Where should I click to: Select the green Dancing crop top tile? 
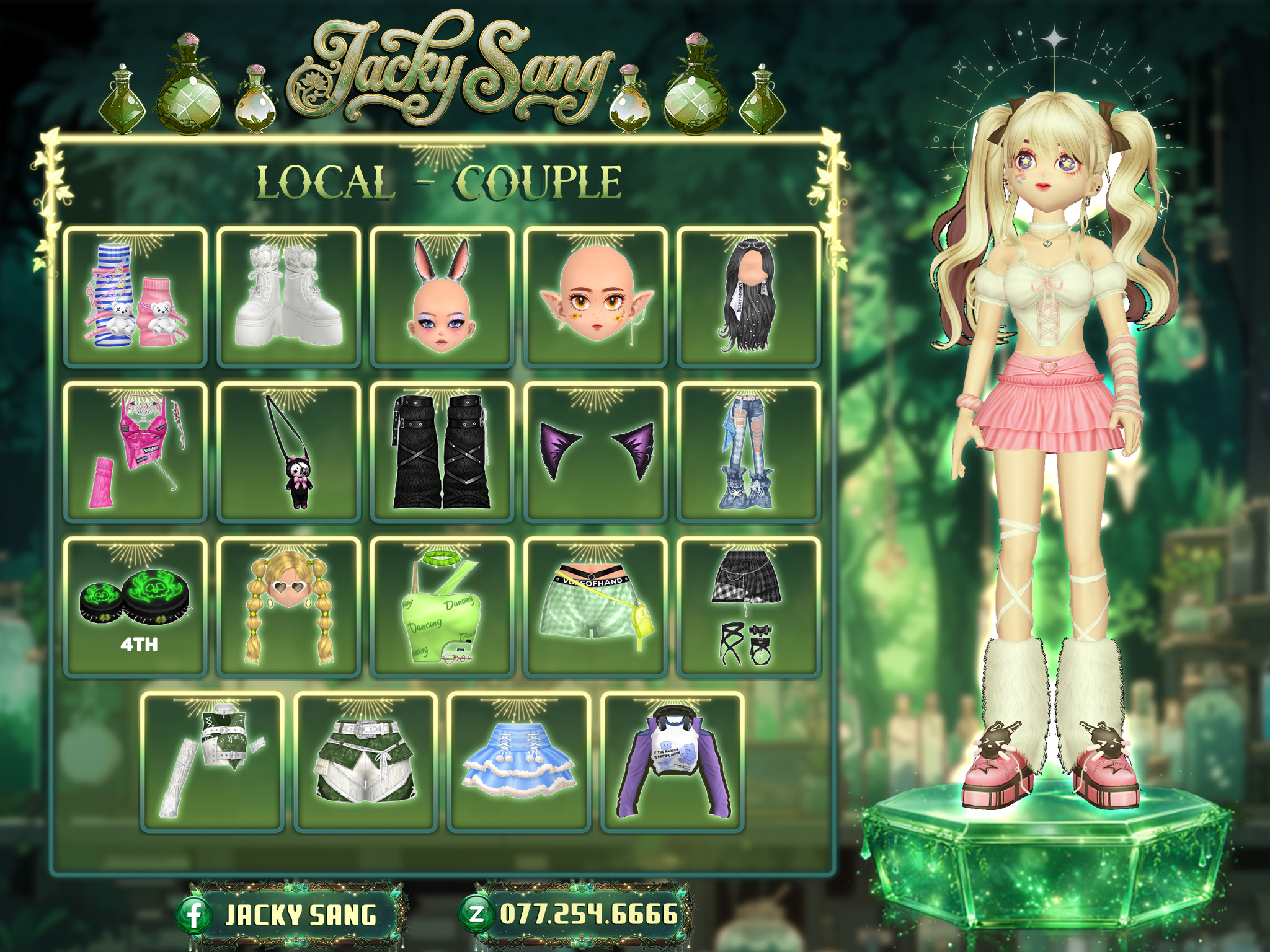pyautogui.click(x=442, y=607)
